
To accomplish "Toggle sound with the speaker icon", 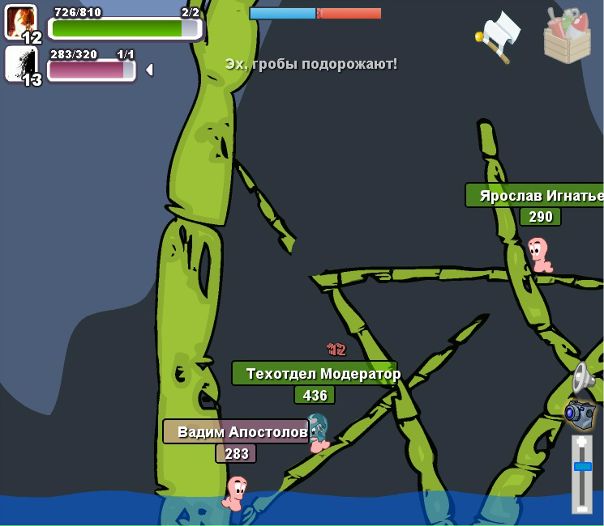I will click(x=582, y=379).
